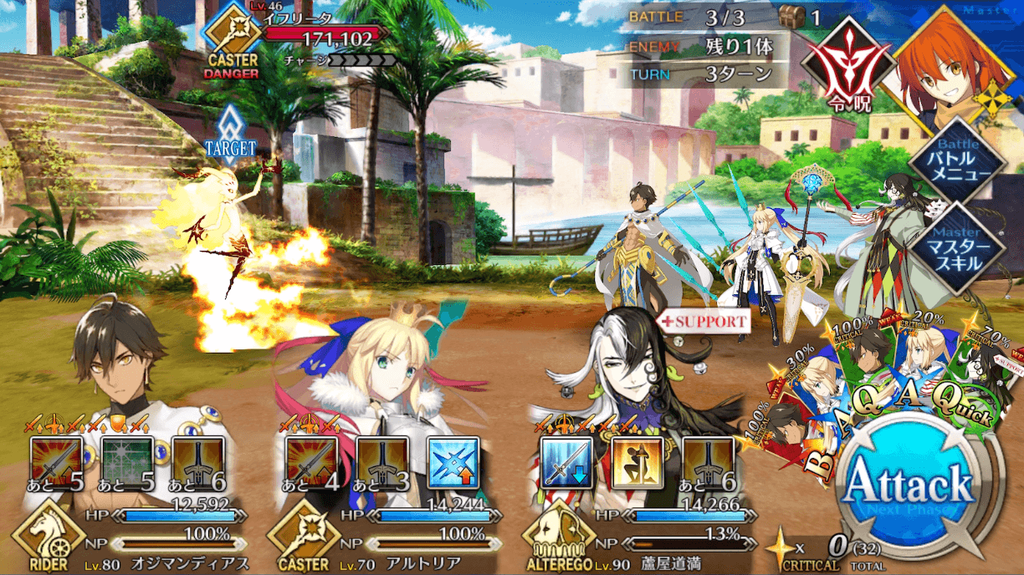Choose Ashiya Doman's skill with 6 turns cooldown
The height and width of the screenshot is (575, 1024).
(708, 463)
